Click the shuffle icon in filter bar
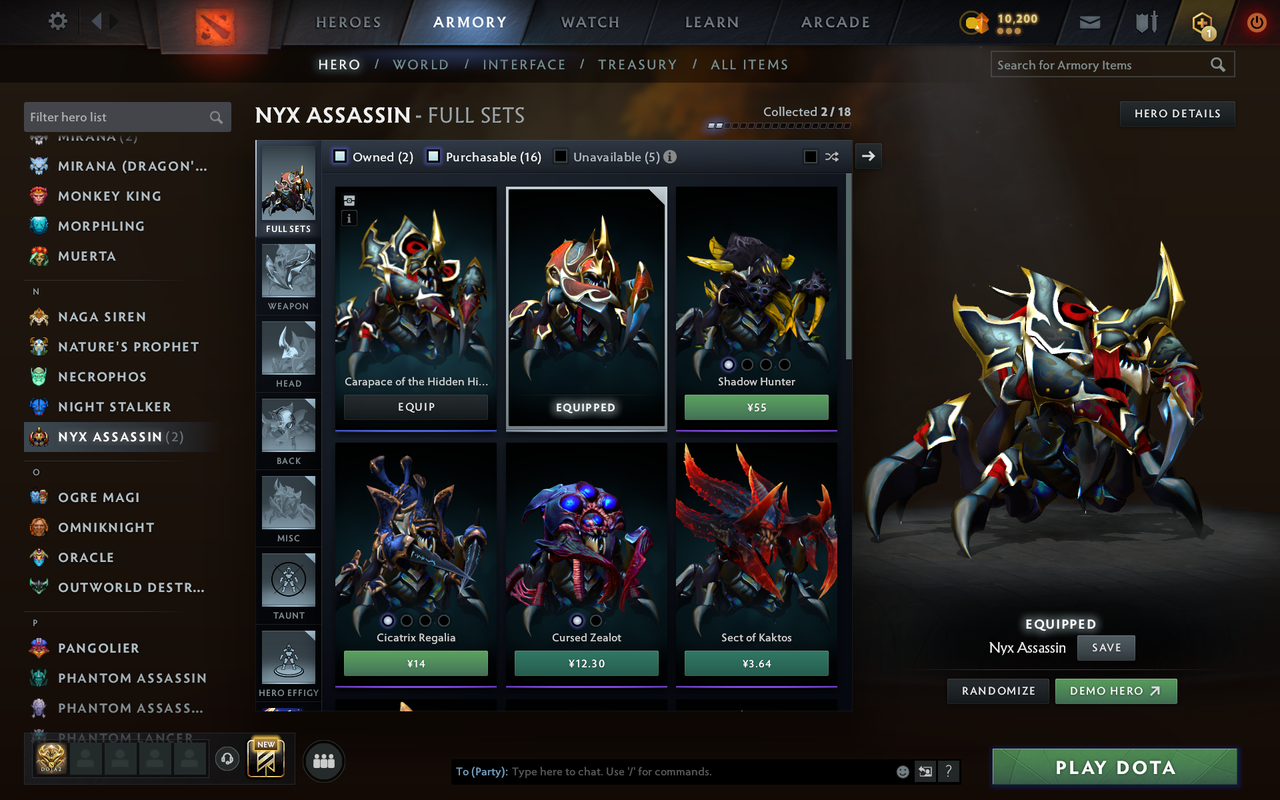1280x800 pixels. click(x=832, y=156)
